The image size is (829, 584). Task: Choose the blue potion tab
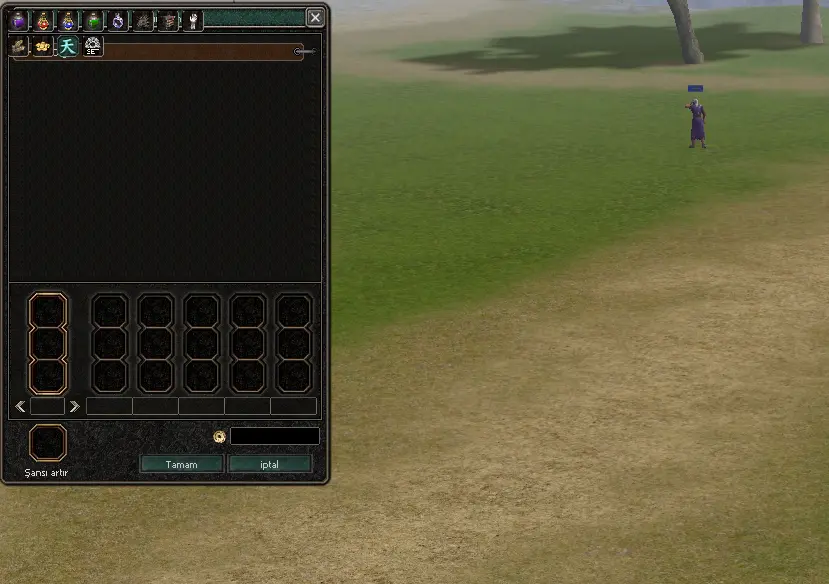(x=68, y=20)
